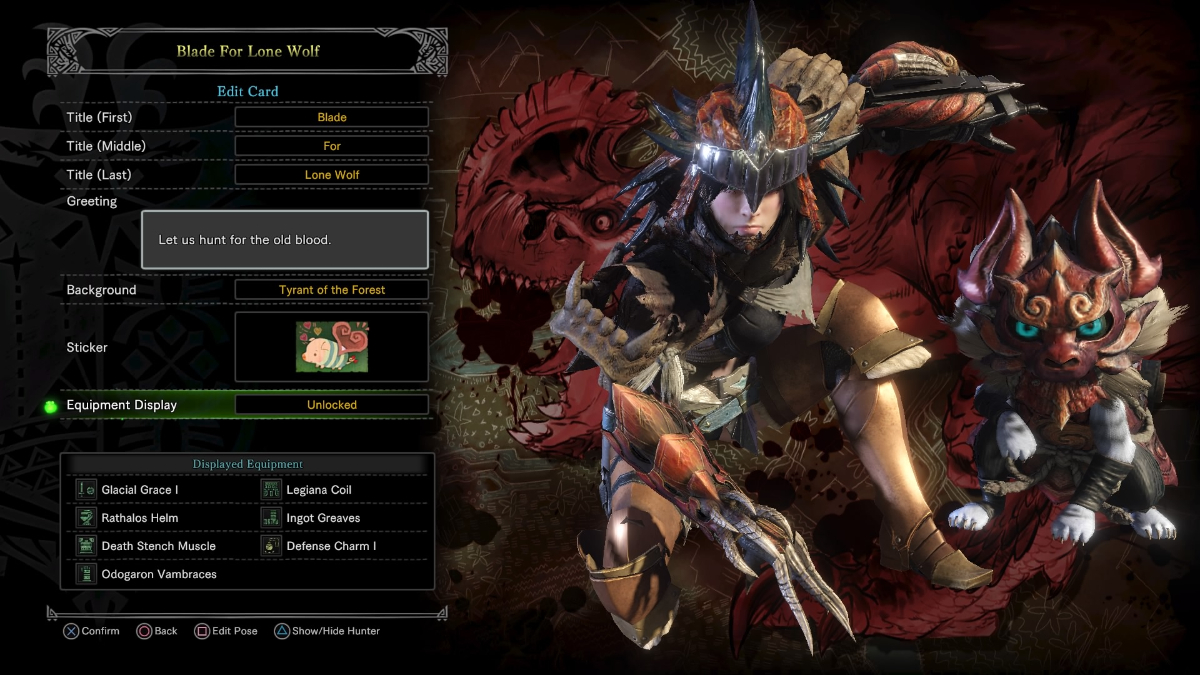The height and width of the screenshot is (675, 1200).
Task: Choose the Title (Middle) field showing For
Action: pyautogui.click(x=331, y=146)
